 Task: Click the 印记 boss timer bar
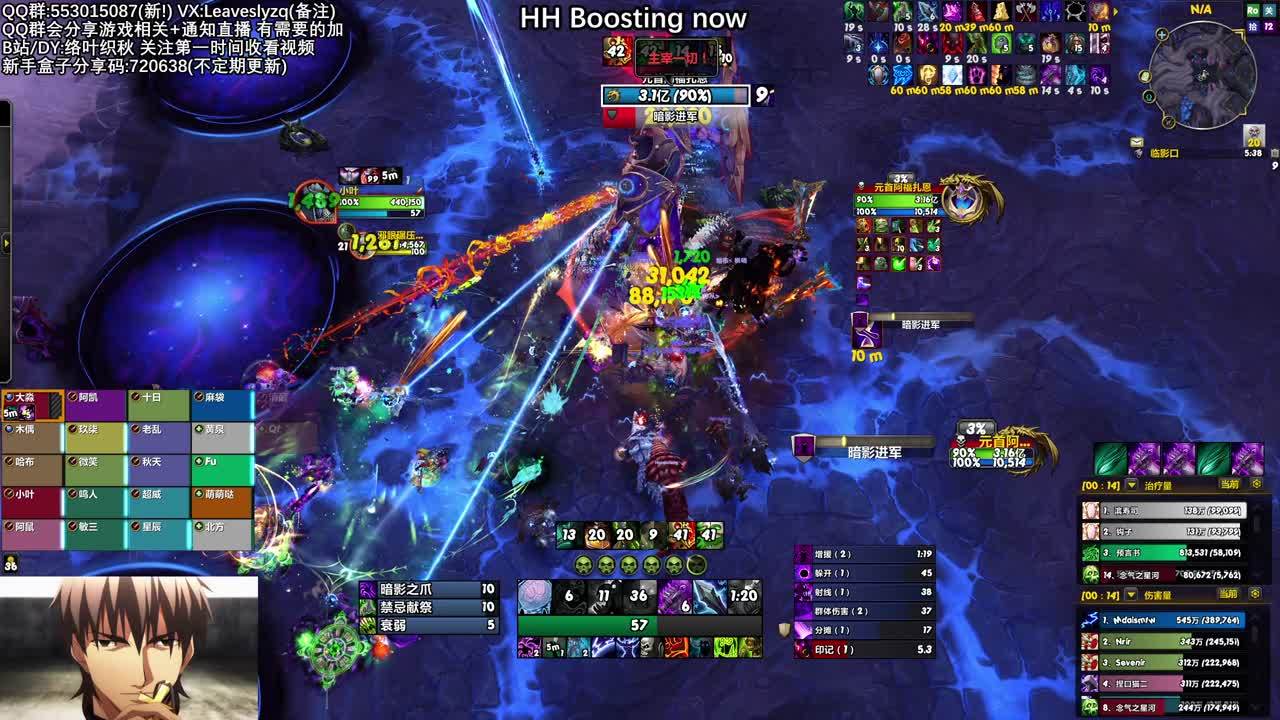tap(865, 649)
